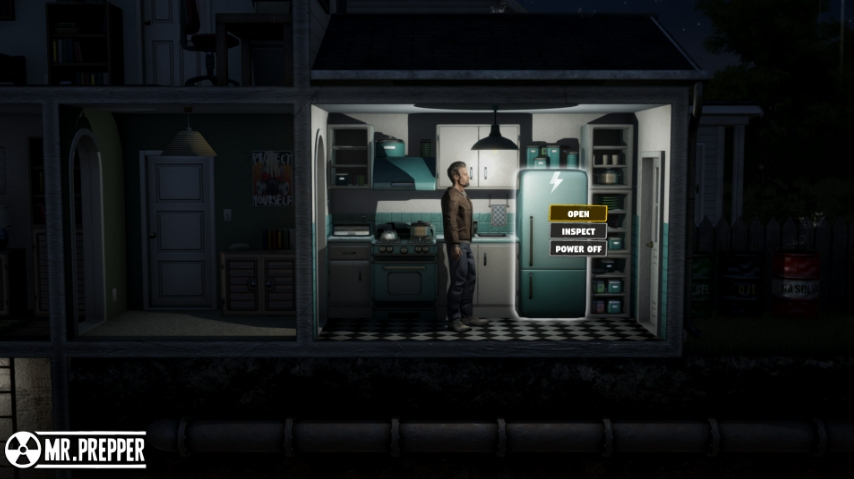This screenshot has height=479, width=854.
Task: Choose Open from the fridge menu
Action: coord(578,213)
